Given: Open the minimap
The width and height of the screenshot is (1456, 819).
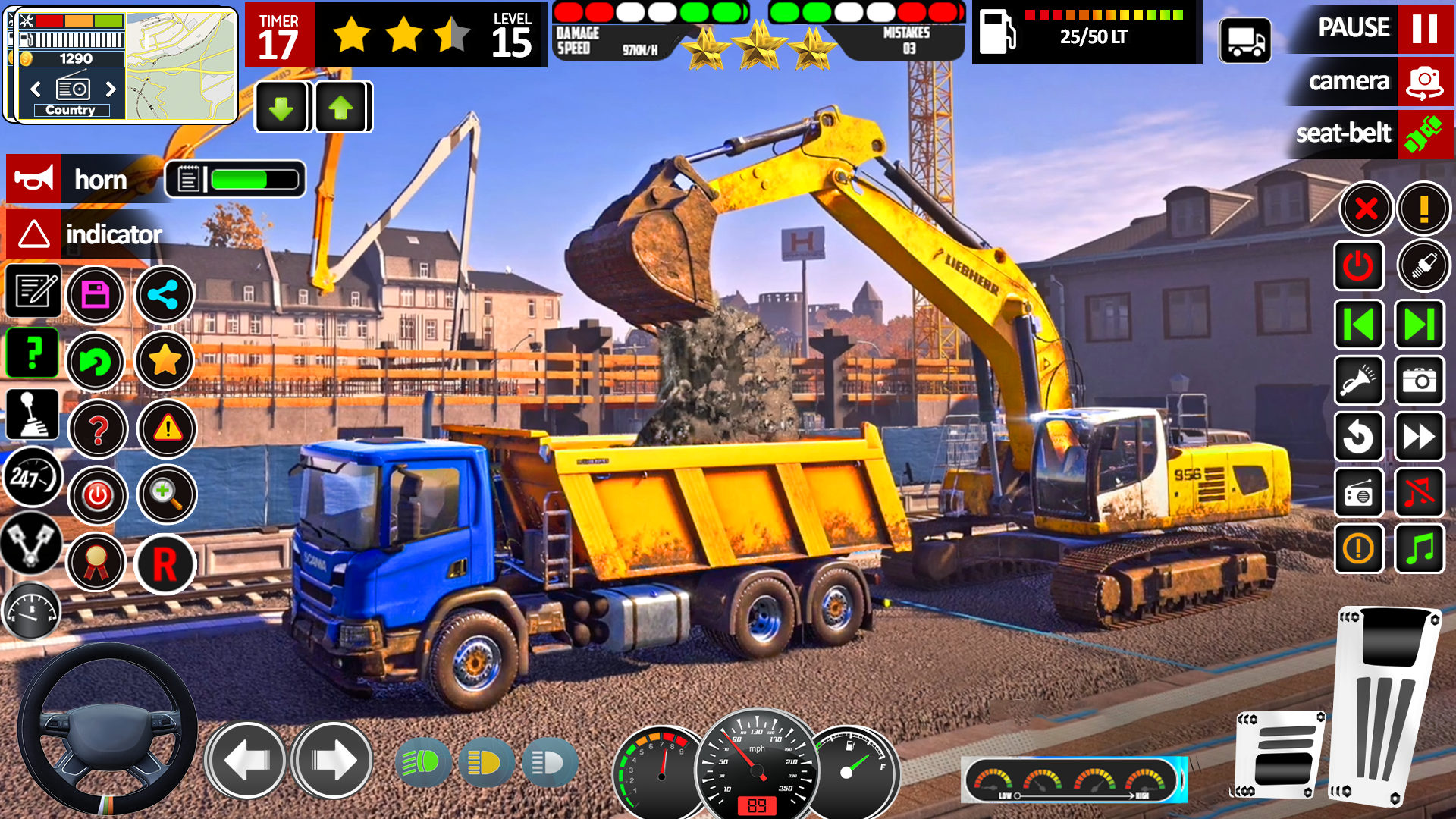Looking at the screenshot, I should point(180,66).
